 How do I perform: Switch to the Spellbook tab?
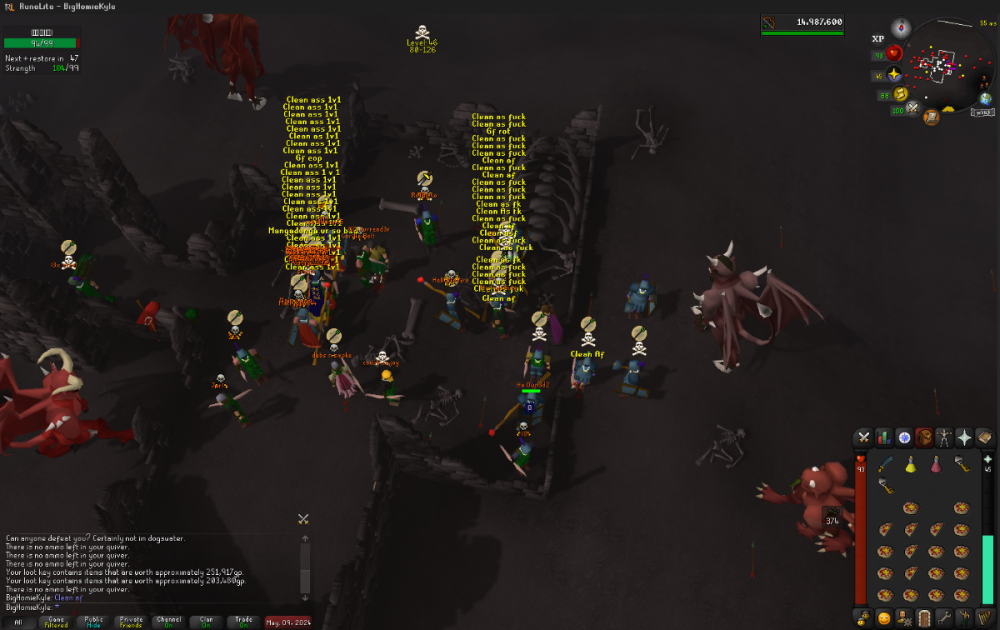click(984, 437)
